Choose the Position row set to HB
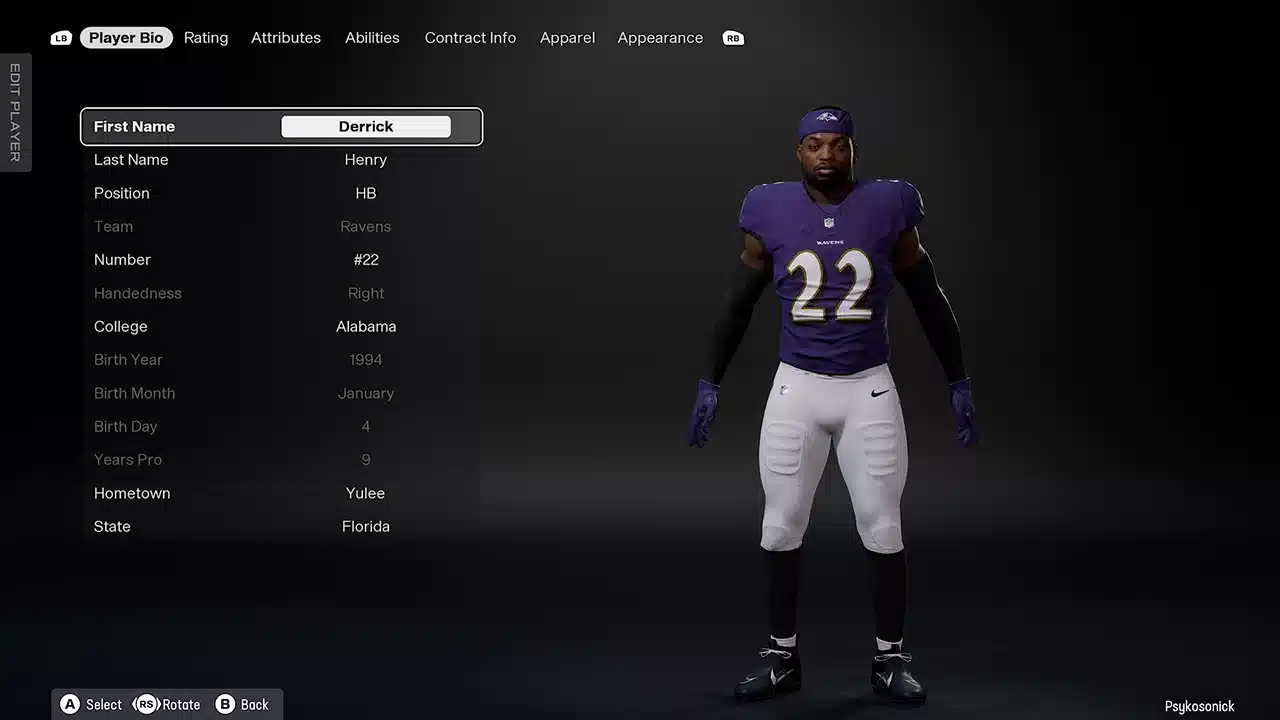This screenshot has height=720, width=1280. click(x=281, y=193)
